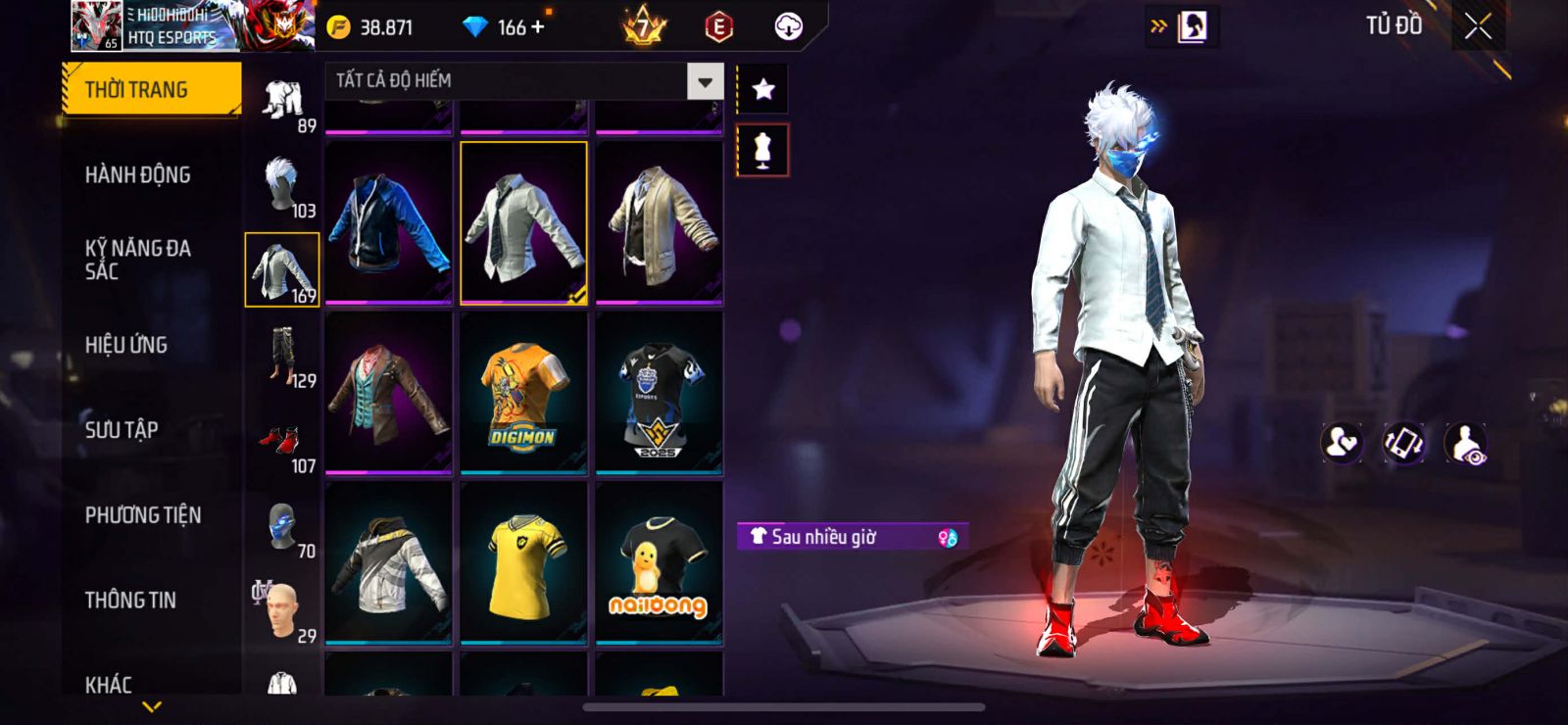Select the black 2025 esports jersey
This screenshot has width=1568, height=725.
(659, 393)
